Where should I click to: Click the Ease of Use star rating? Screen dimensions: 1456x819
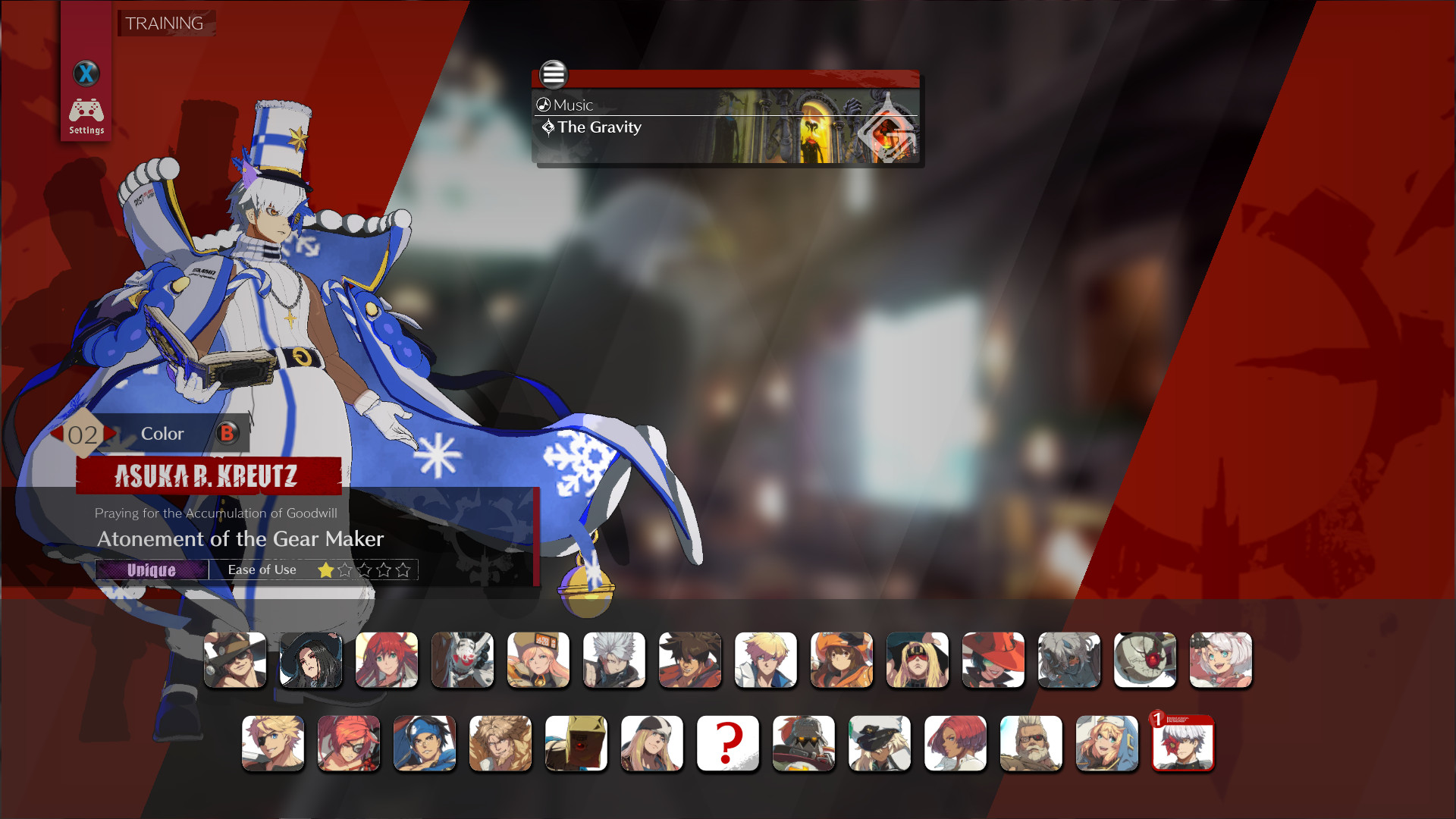click(x=364, y=570)
